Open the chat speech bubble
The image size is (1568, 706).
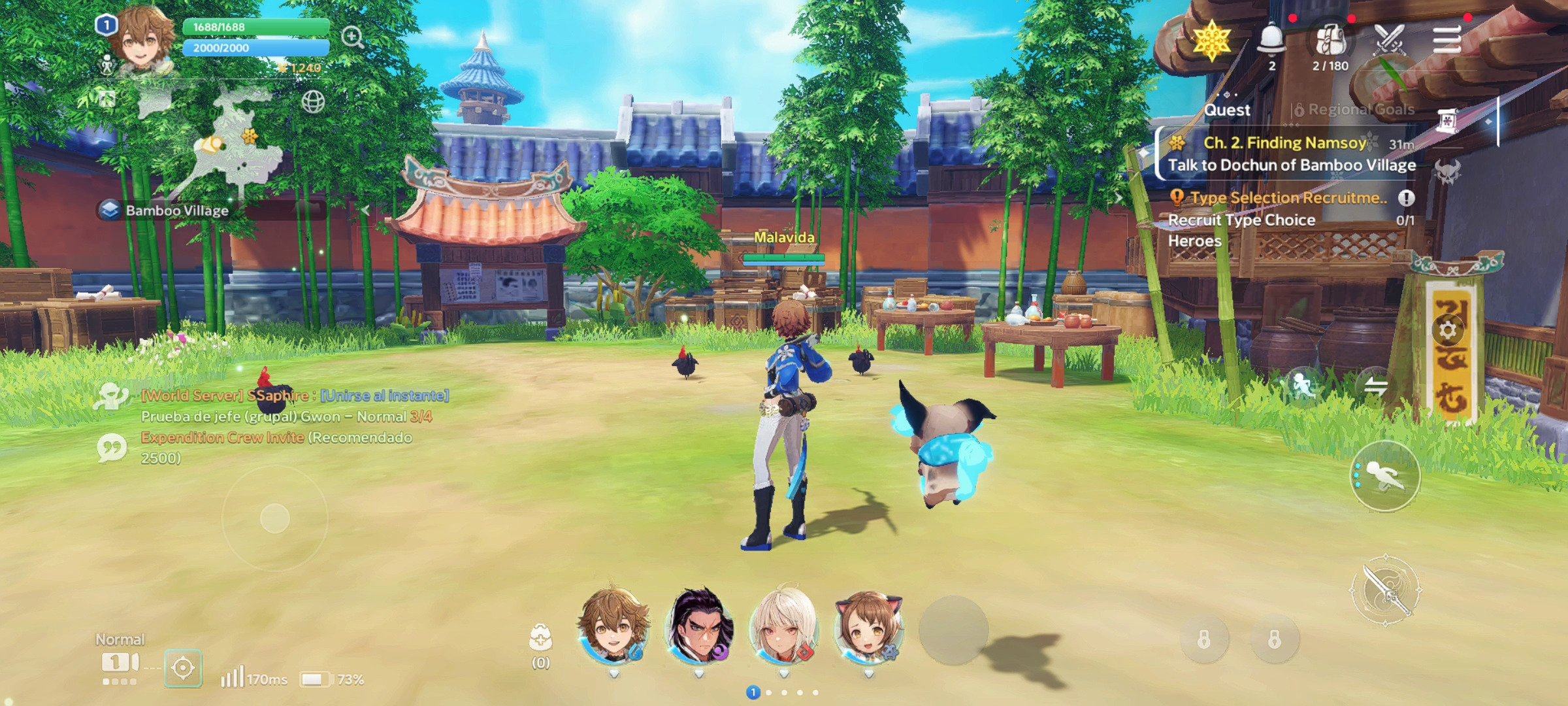[112, 448]
